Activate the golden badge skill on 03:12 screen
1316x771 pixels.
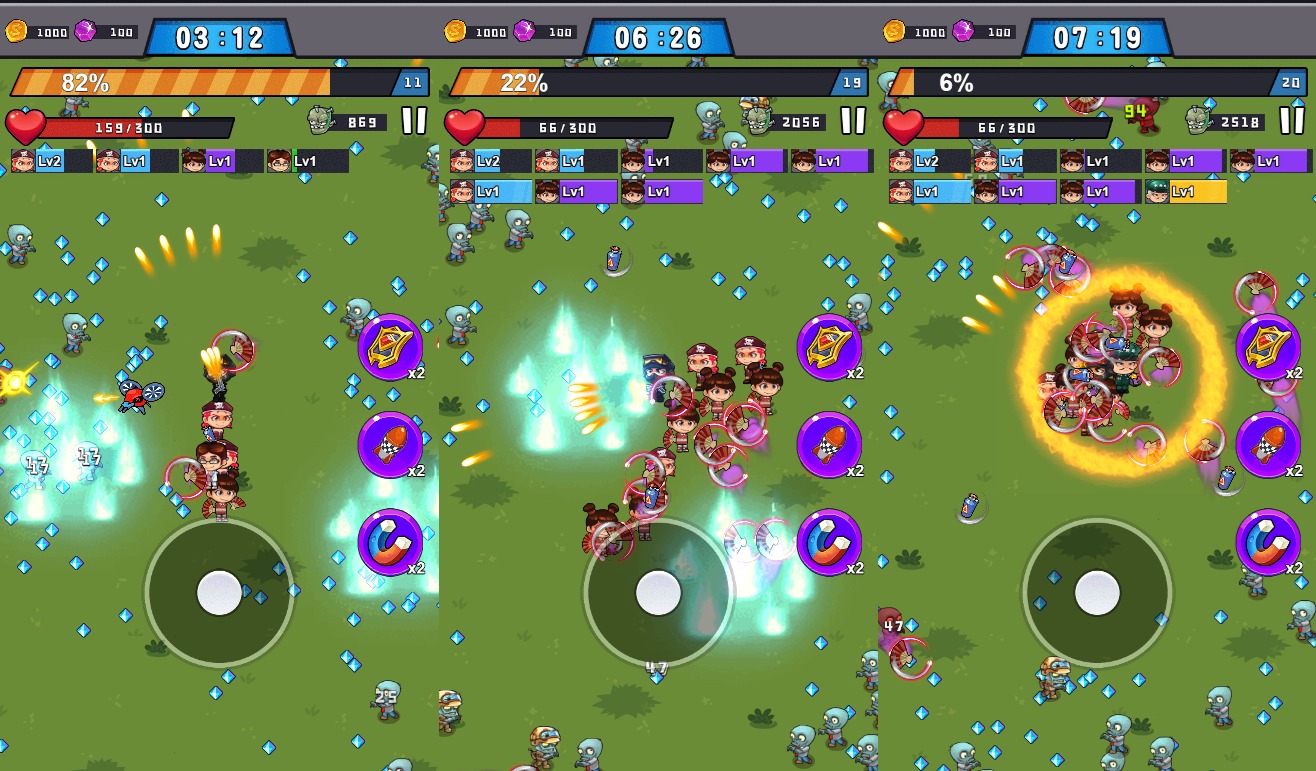click(x=390, y=347)
